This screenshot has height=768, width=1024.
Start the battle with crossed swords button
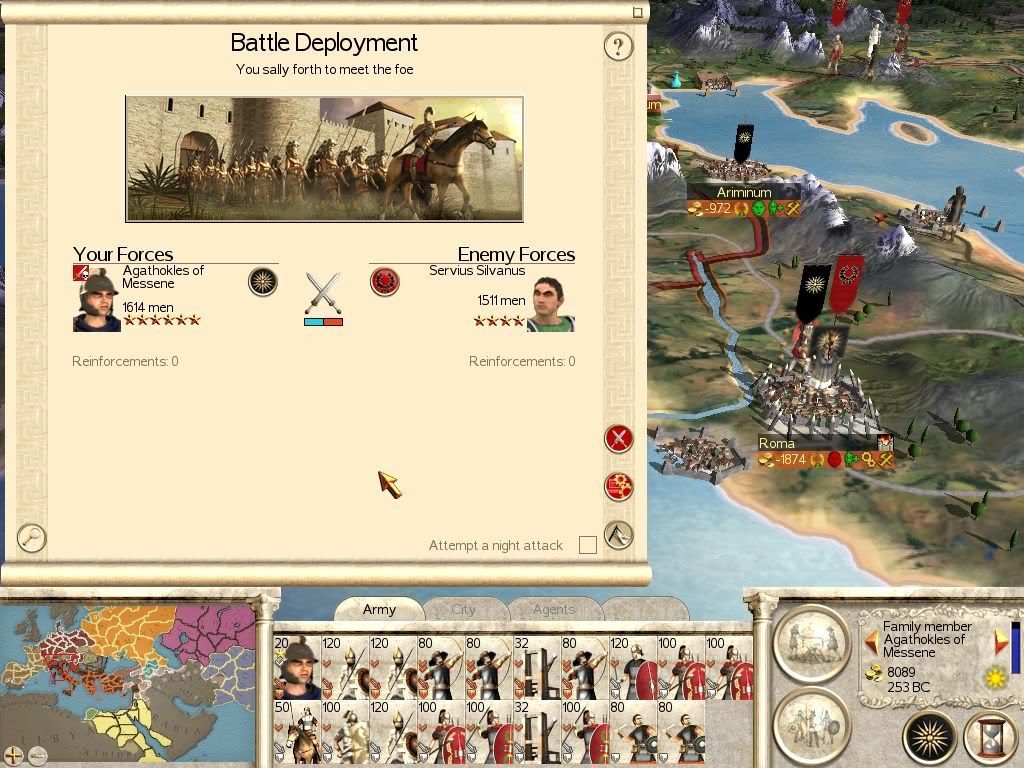(x=619, y=438)
